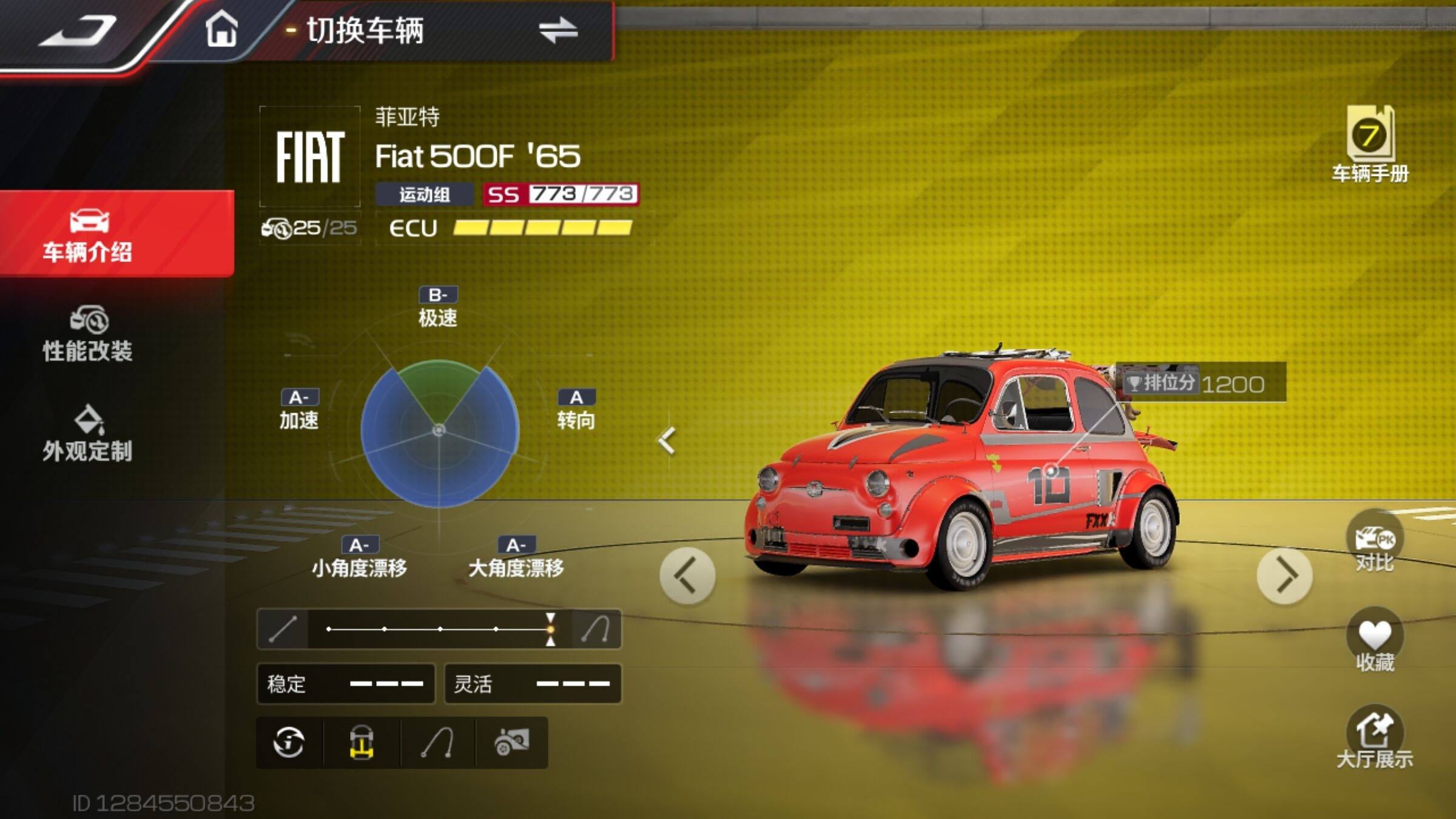
Task: Open the 稳定 stability setting box
Action: (x=346, y=684)
